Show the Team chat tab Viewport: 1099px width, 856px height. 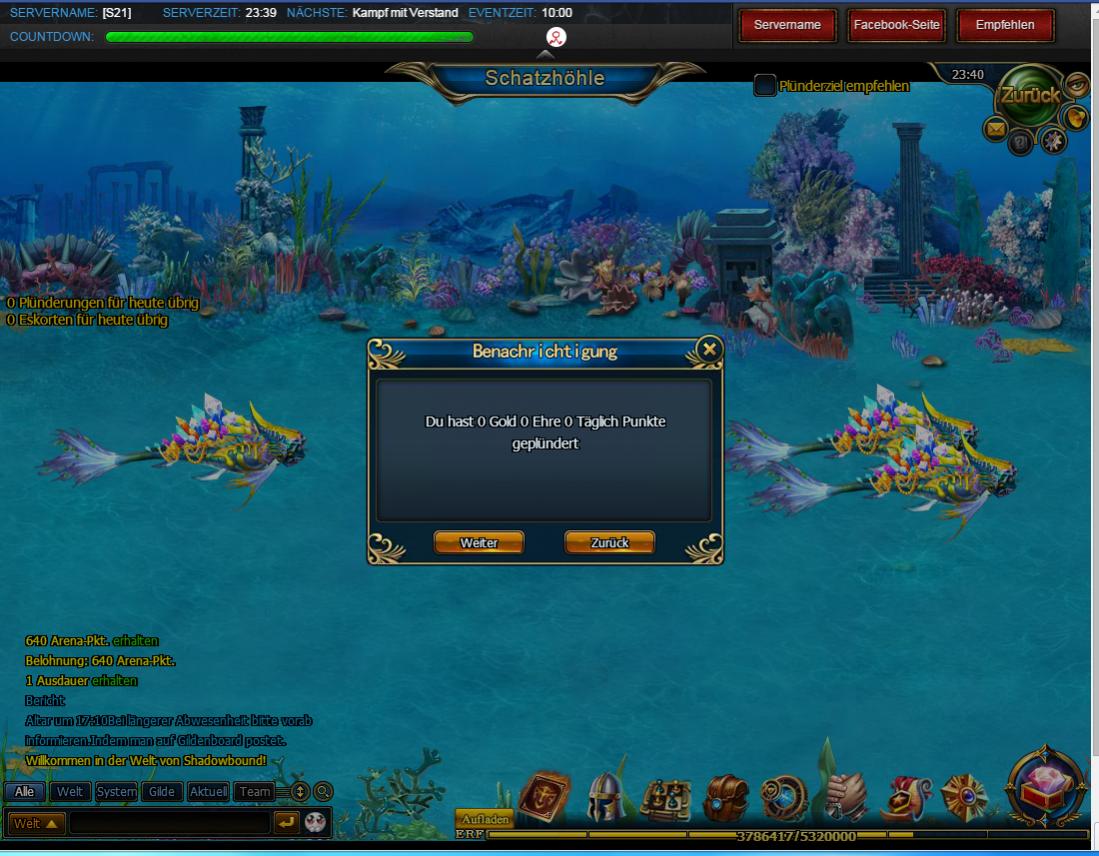255,792
